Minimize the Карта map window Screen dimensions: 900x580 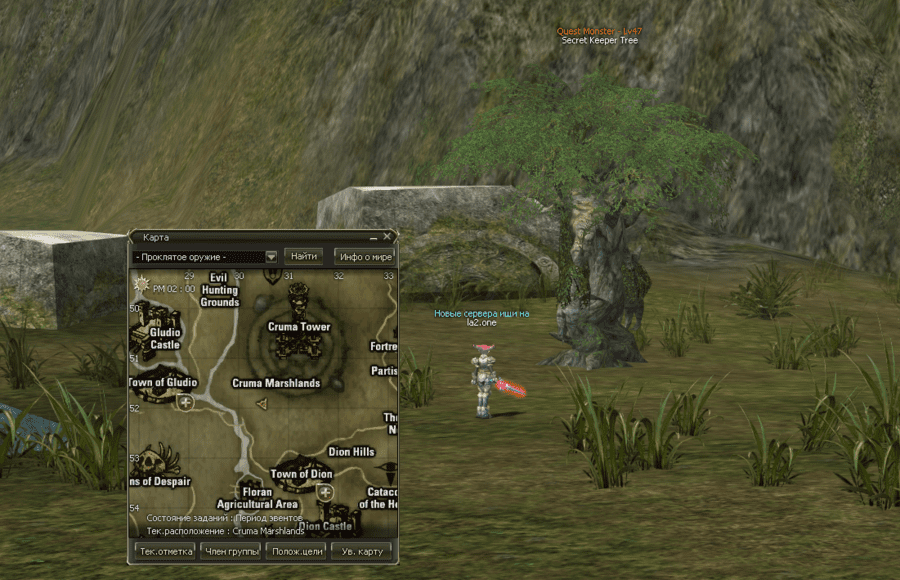373,238
